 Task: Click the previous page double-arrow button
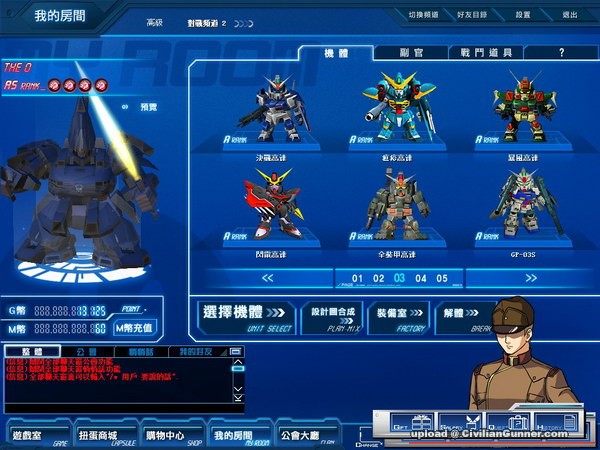[268, 278]
